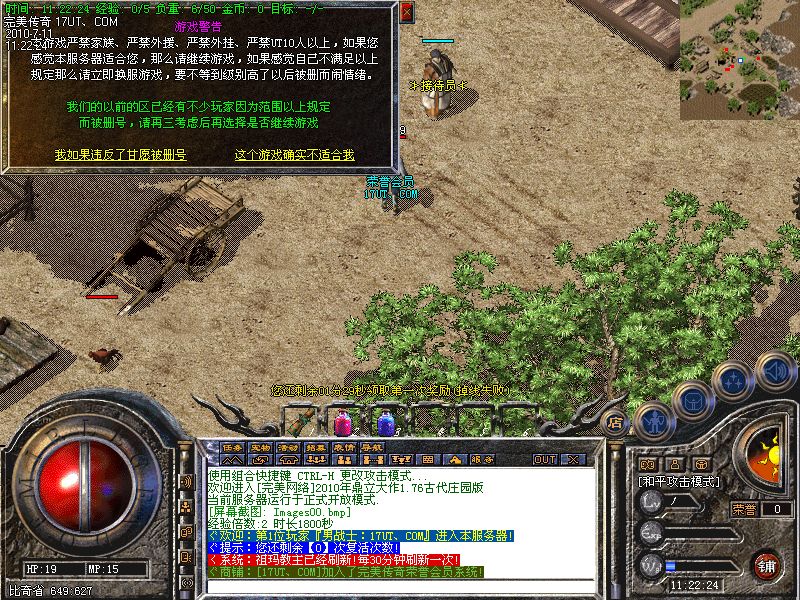This screenshot has height=600, width=800.
Task: Switch to the 活动 events tab
Action: pos(289,447)
